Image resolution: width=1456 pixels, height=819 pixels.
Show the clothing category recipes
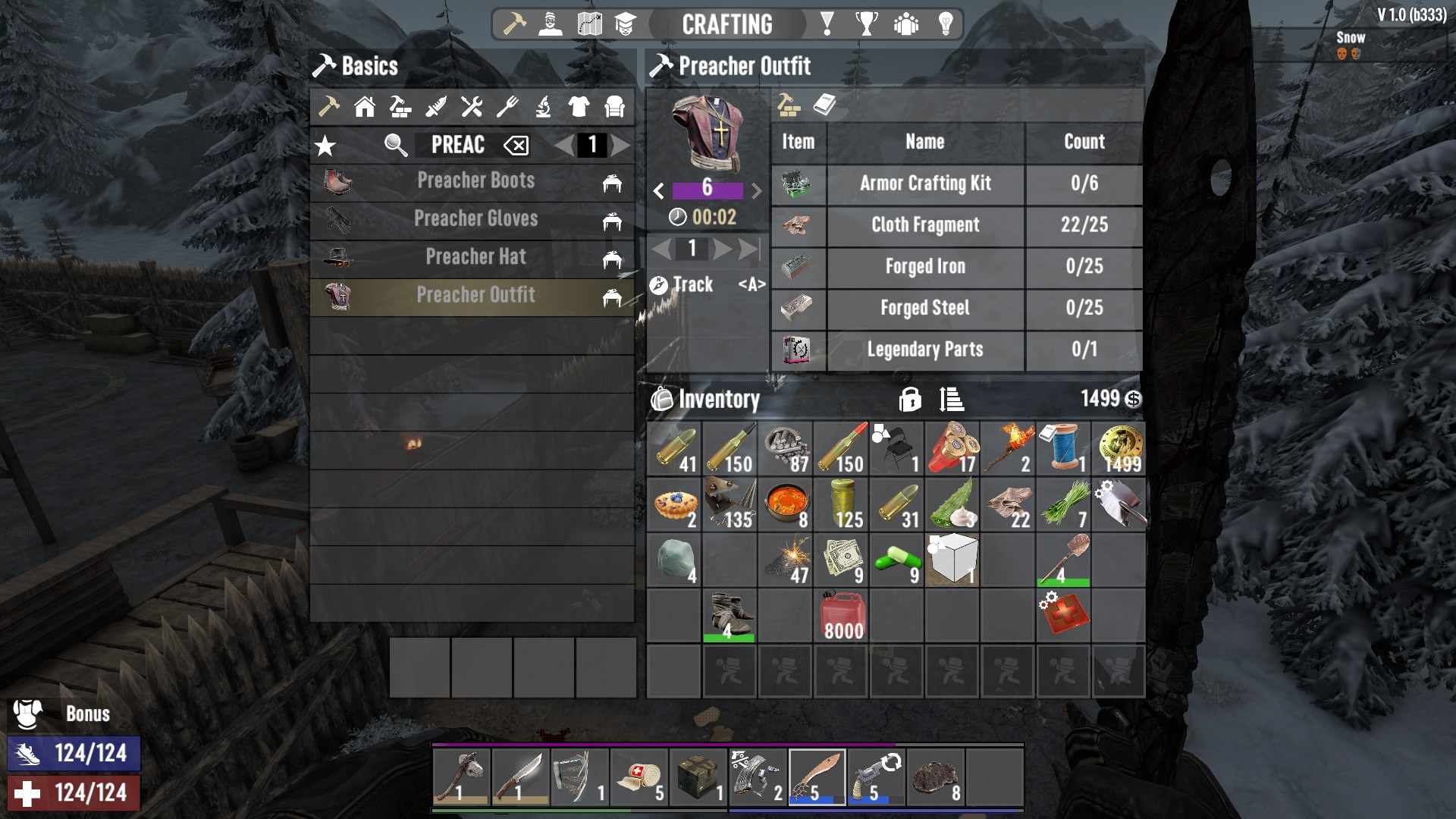pos(579,107)
